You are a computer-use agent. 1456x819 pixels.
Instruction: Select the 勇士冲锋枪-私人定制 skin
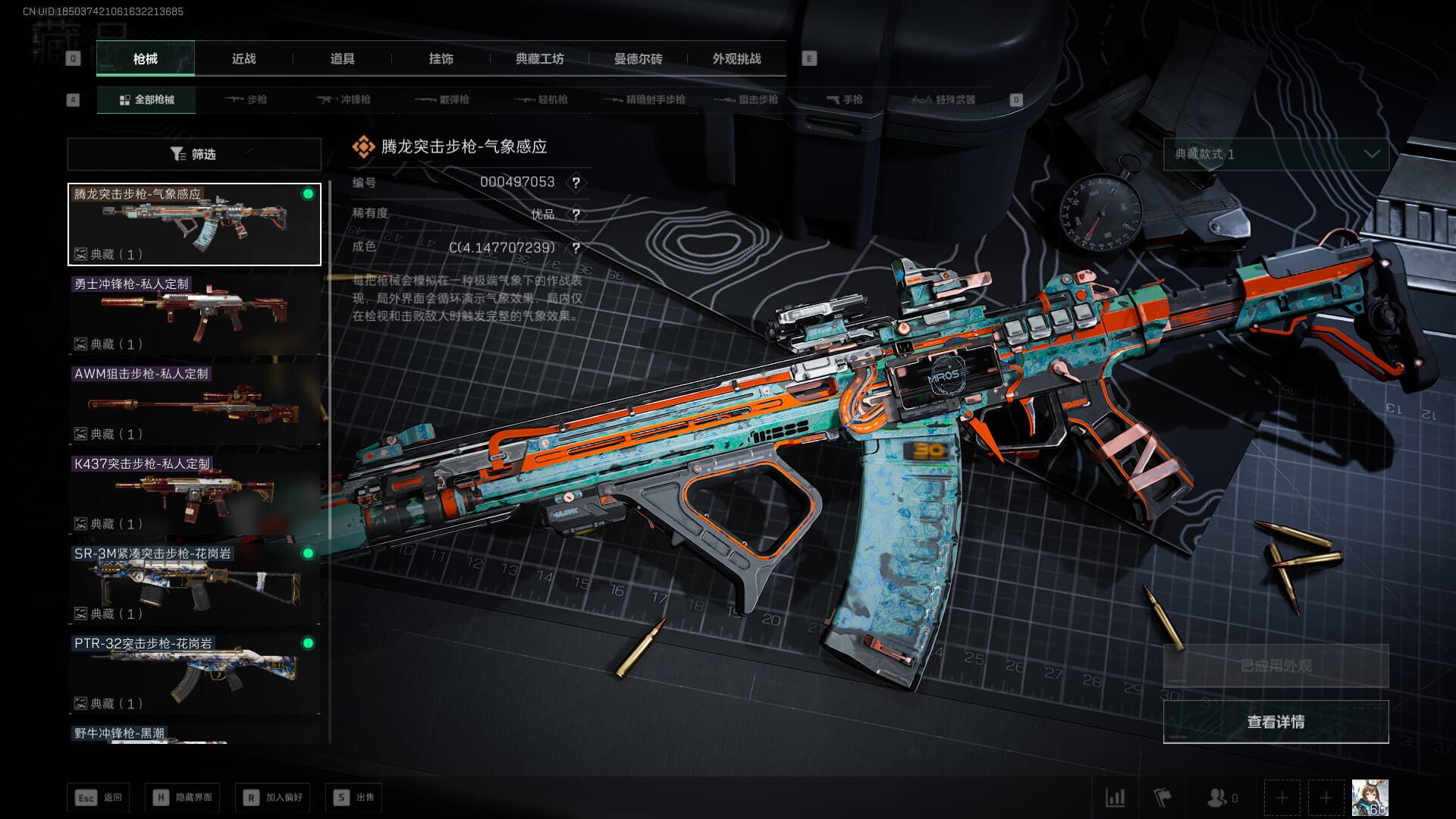tap(194, 314)
